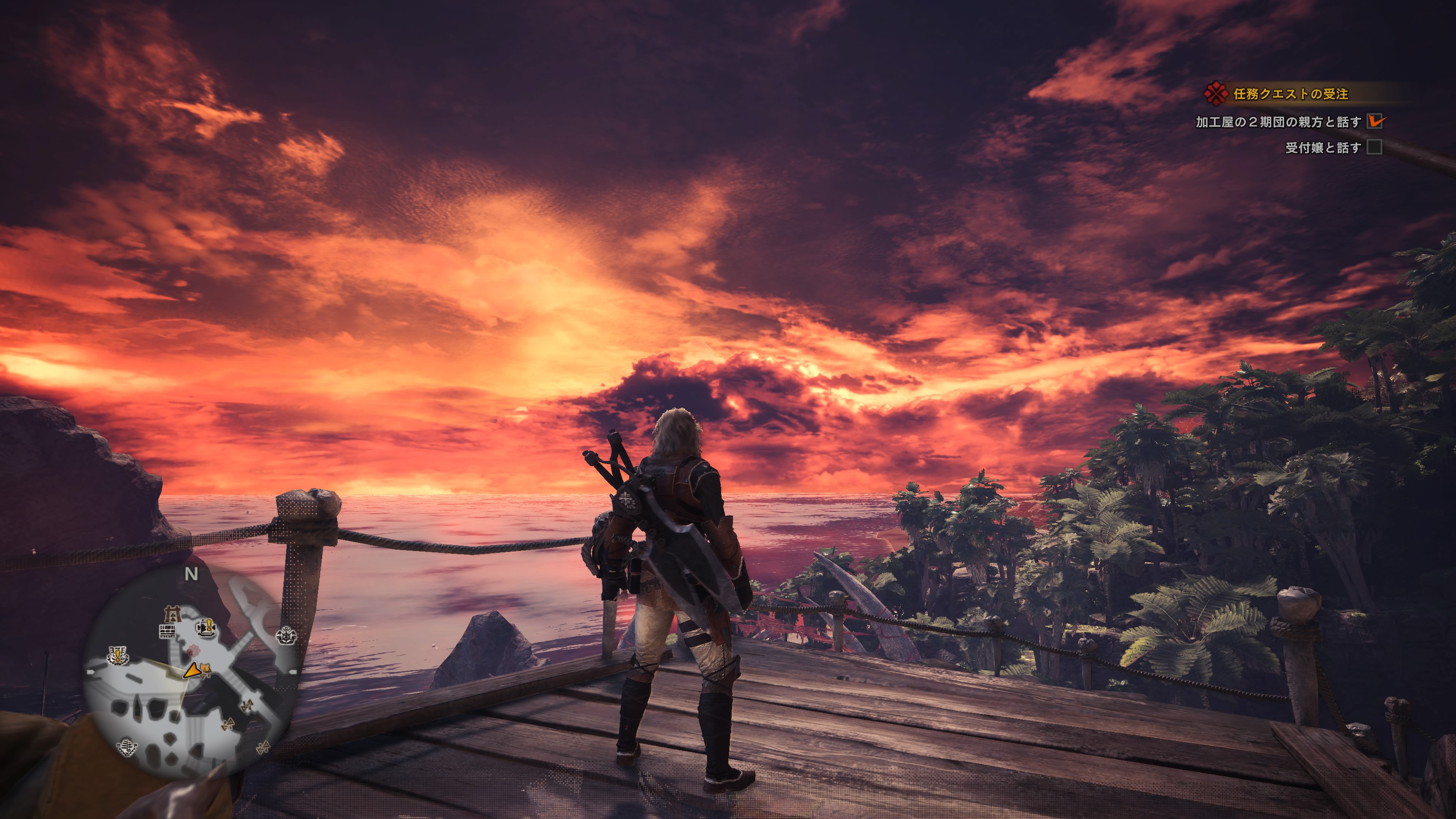Select the yellow player arrow on the minimap

tap(192, 670)
